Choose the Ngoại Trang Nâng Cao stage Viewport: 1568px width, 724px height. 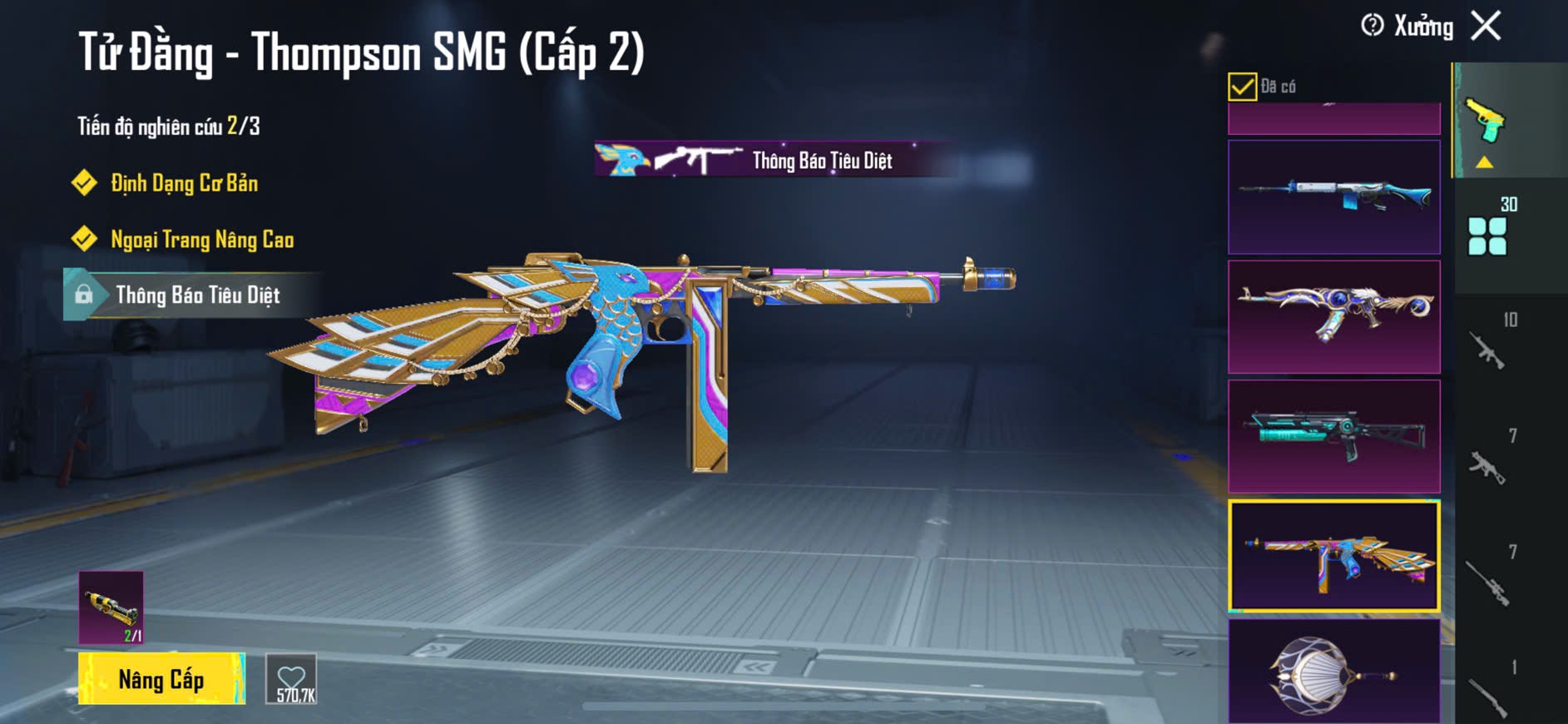201,240
